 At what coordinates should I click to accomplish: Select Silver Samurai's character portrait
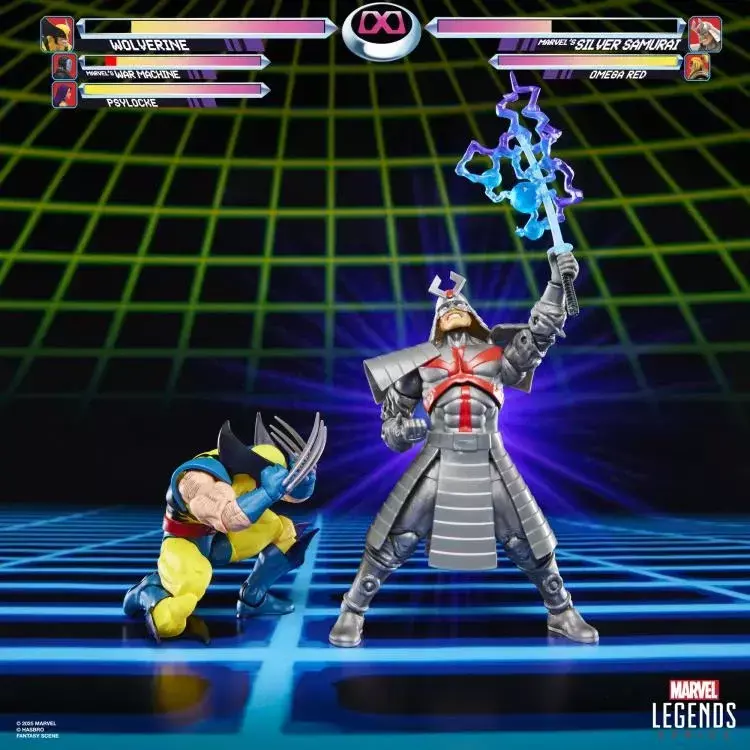(704, 34)
